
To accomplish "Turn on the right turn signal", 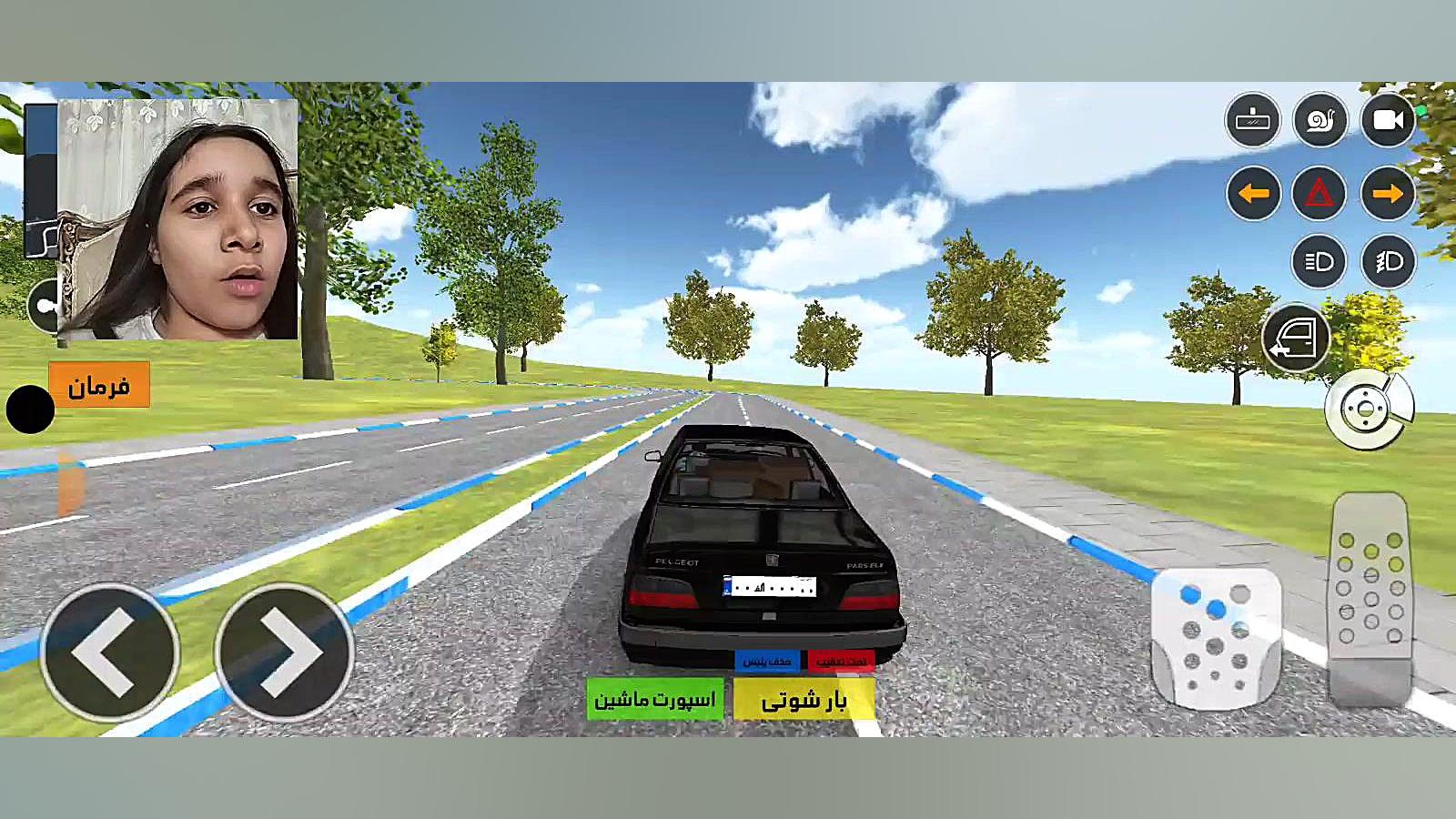I will (x=1388, y=193).
